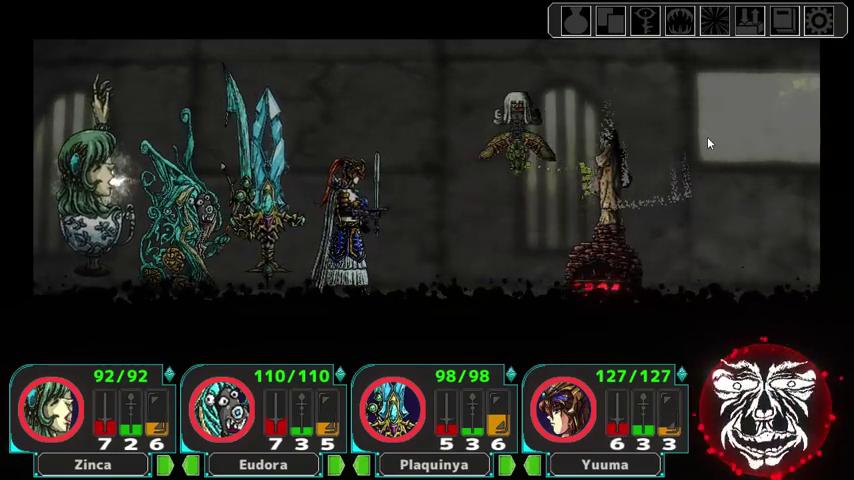This screenshot has height=480, width=854.
Task: Click the eye-shaped key icon
Action: pos(645,21)
